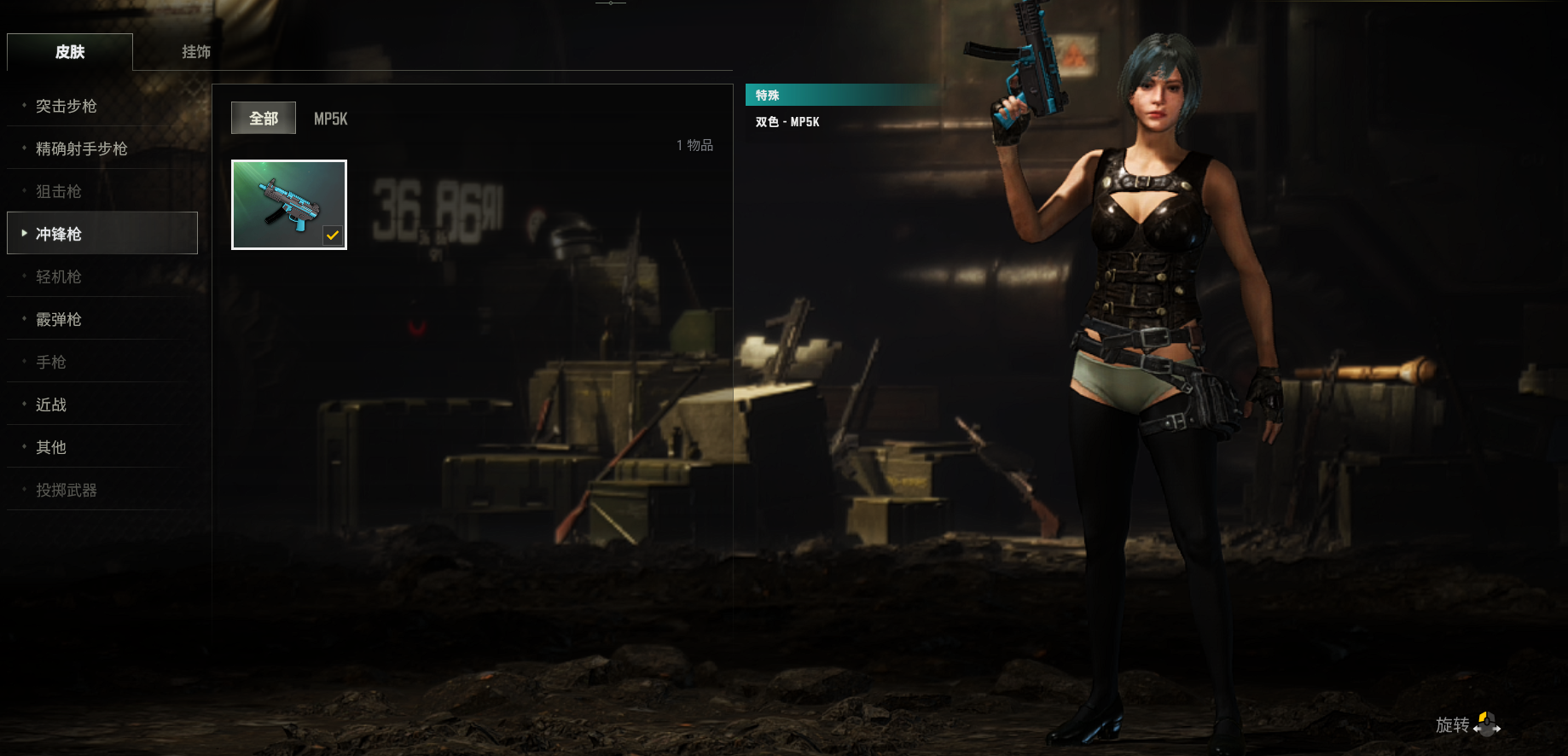Click the diamond marker beside 投掷武器
This screenshot has width=1568, height=756.
point(22,490)
